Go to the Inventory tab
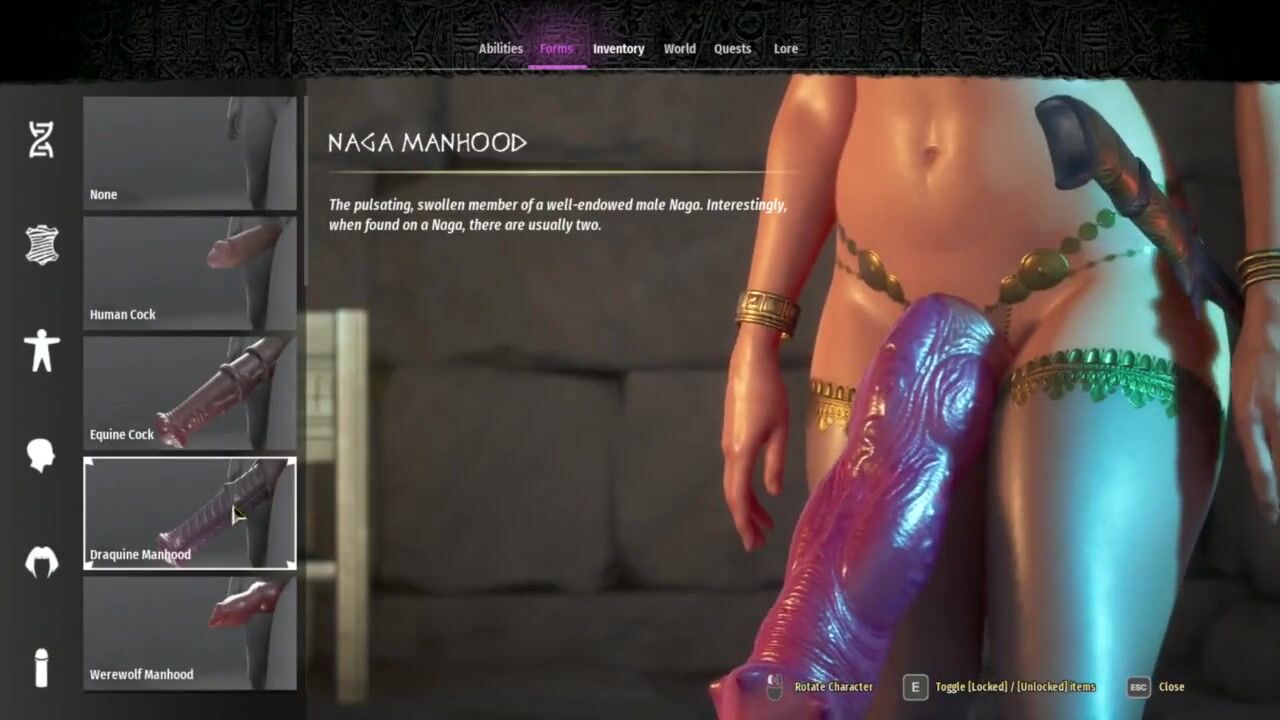Image resolution: width=1280 pixels, height=720 pixels. click(618, 48)
